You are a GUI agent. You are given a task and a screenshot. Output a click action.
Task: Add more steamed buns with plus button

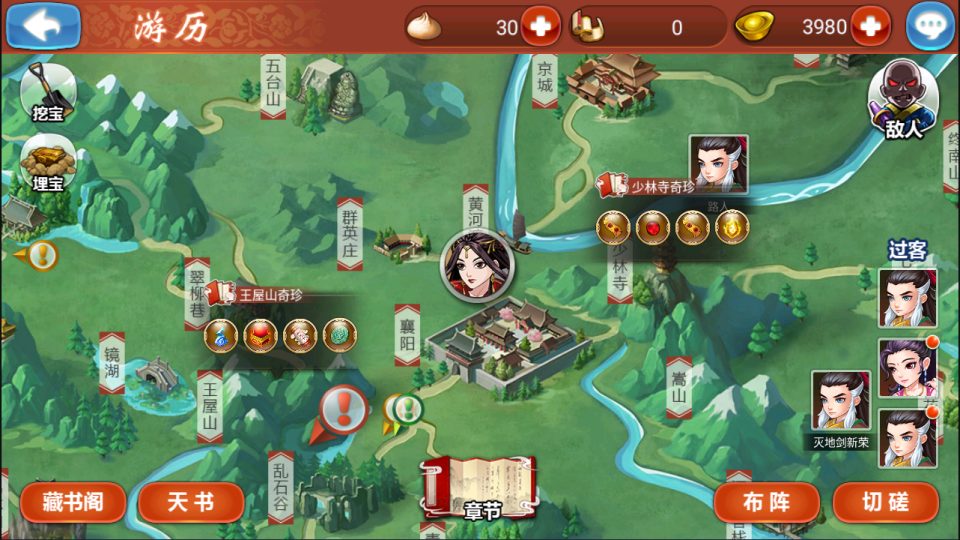[x=540, y=26]
